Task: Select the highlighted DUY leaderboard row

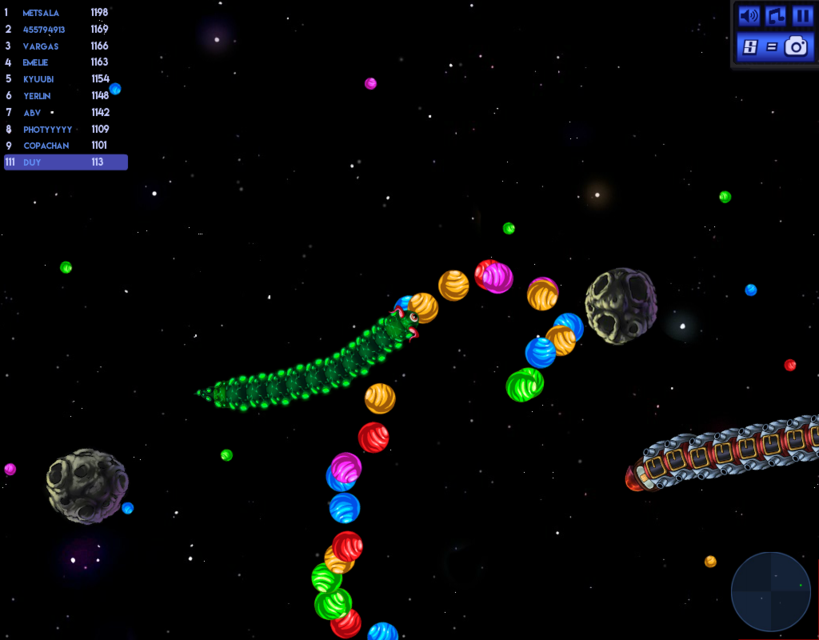Action: (x=66, y=162)
